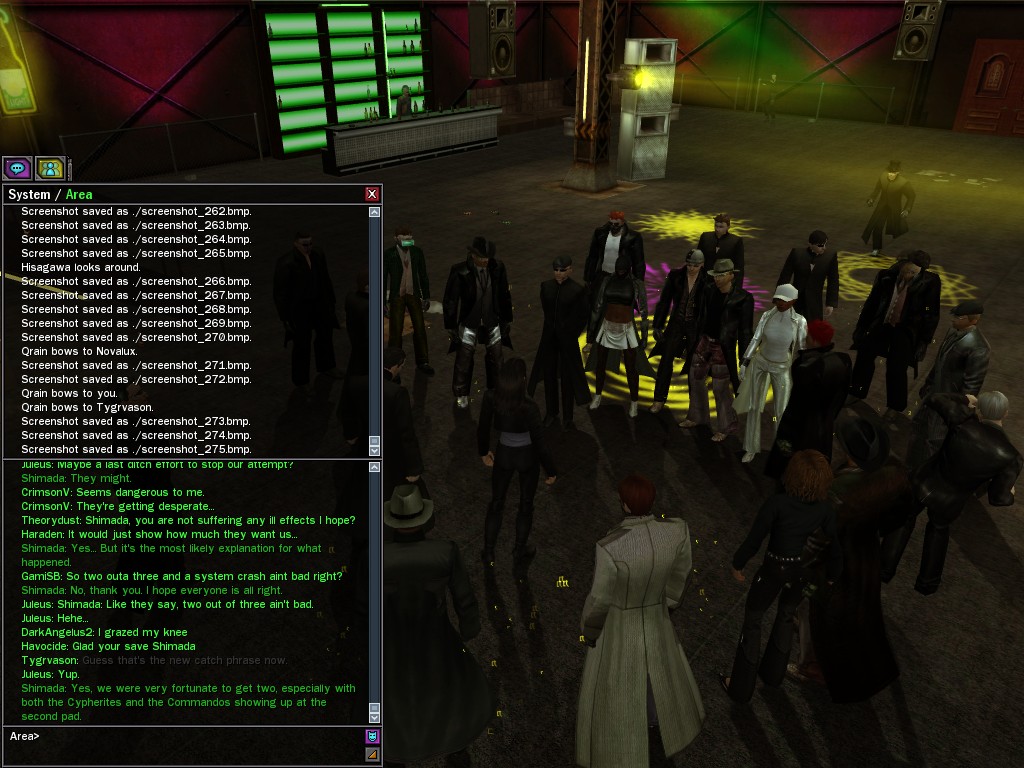Open the purple mask emote button
The height and width of the screenshot is (768, 1024).
pos(373,737)
